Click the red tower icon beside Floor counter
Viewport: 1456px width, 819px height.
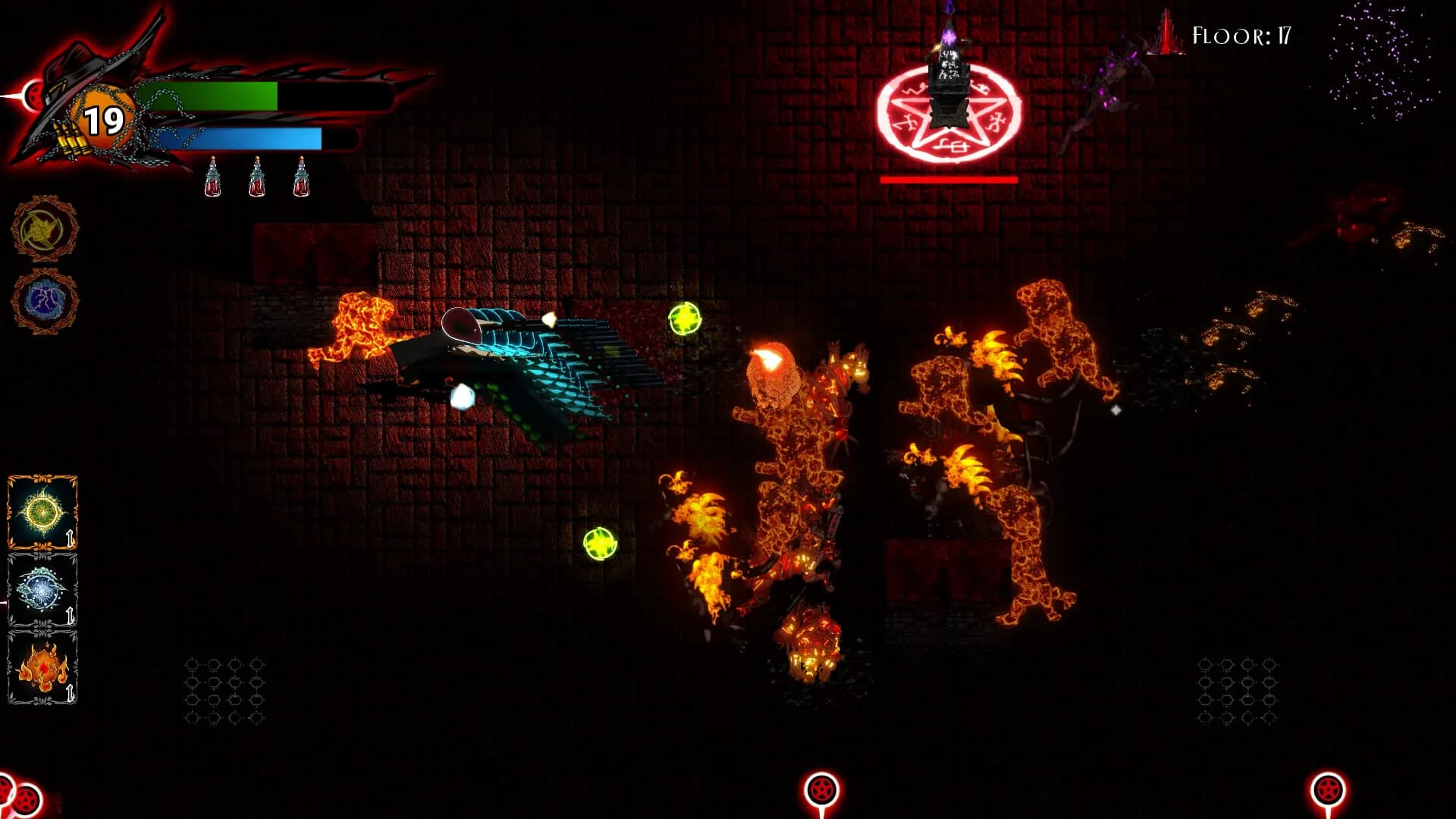coord(1166,33)
